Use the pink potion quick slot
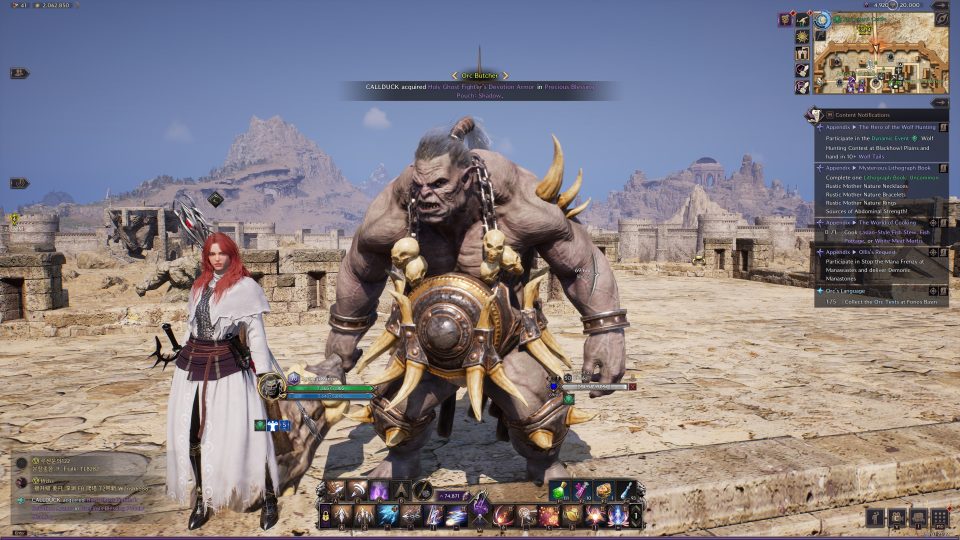 [582, 490]
